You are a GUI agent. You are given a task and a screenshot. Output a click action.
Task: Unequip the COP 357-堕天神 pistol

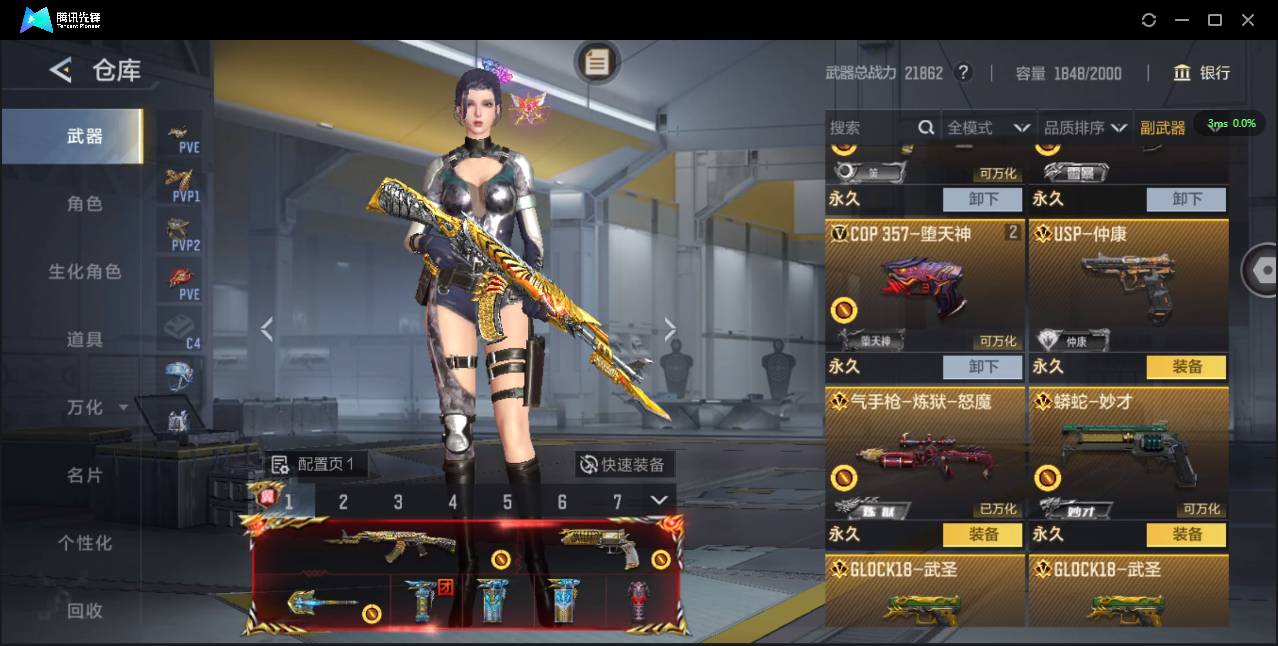point(983,367)
